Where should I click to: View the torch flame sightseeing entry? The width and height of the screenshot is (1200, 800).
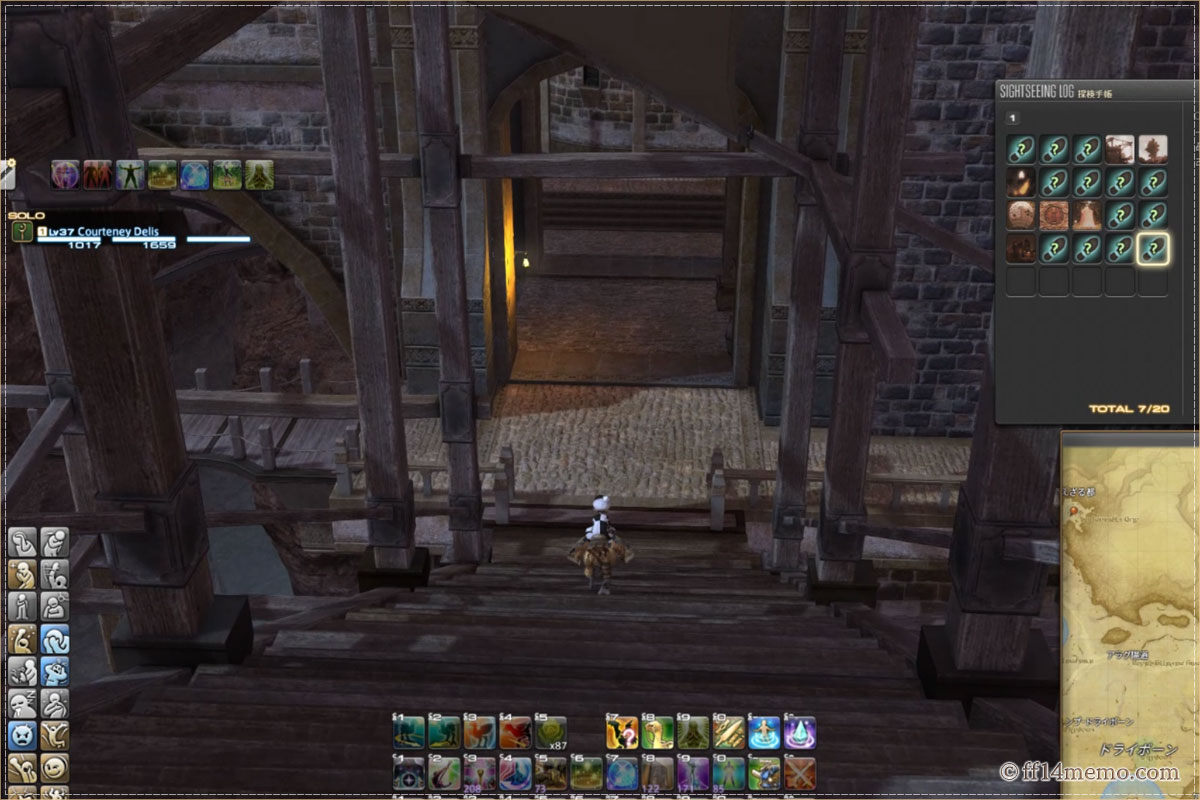1021,183
